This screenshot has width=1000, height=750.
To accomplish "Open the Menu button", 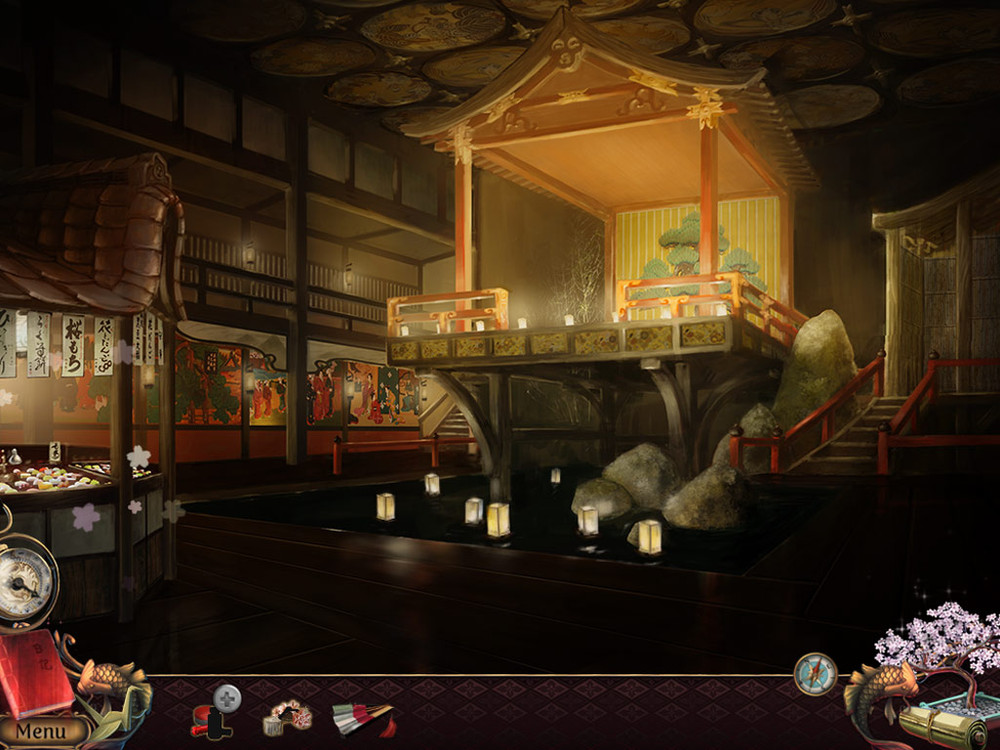I will 41,731.
